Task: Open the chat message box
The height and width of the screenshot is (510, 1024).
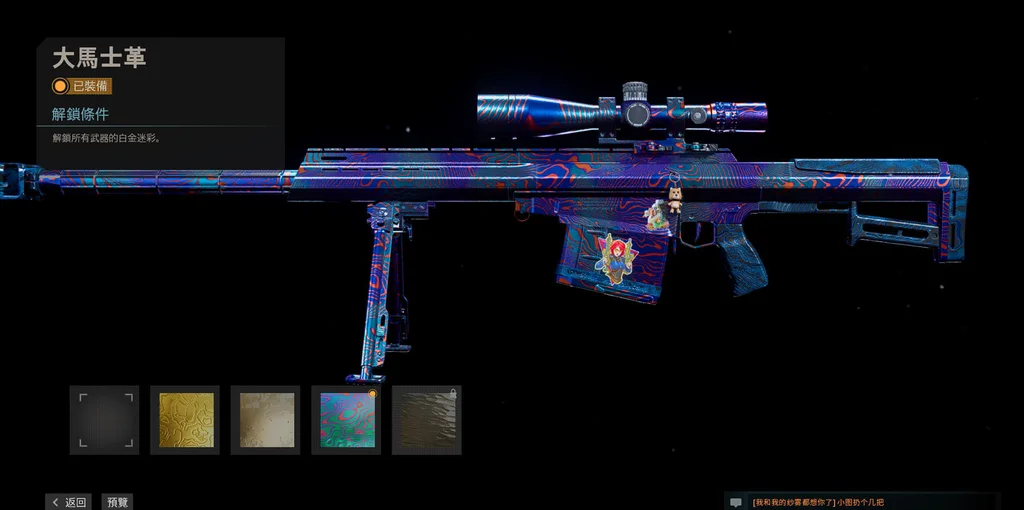Action: (x=870, y=502)
